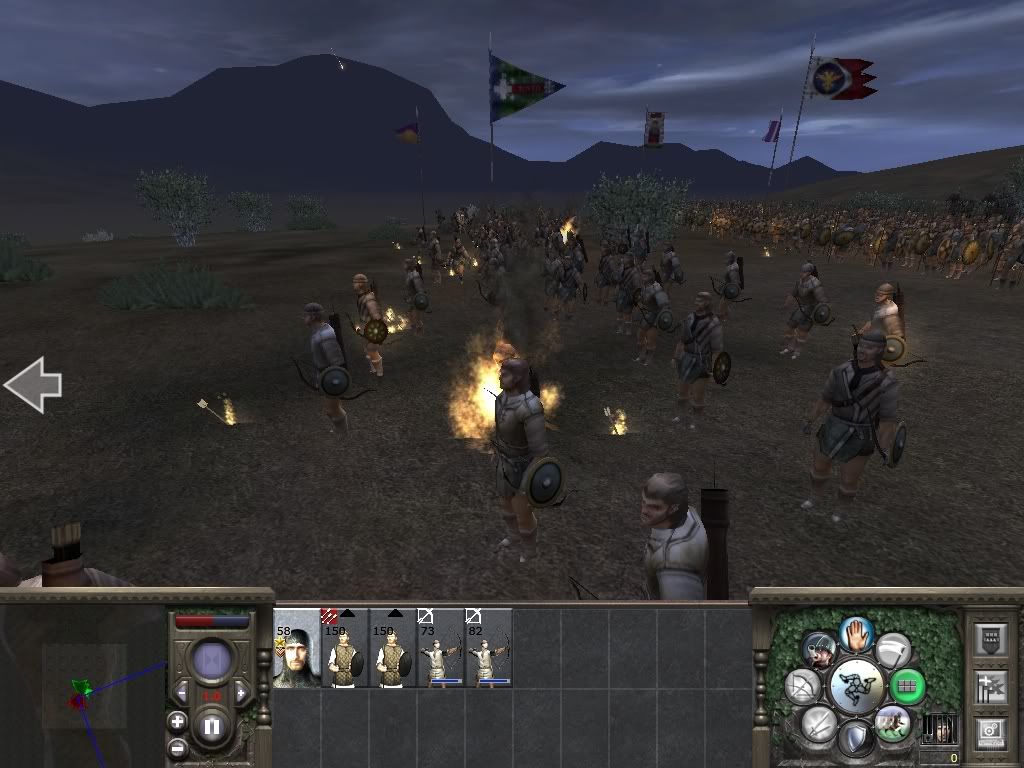Toggle guard mode shield button
Viewport: 1024px width, 768px height.
(x=856, y=740)
